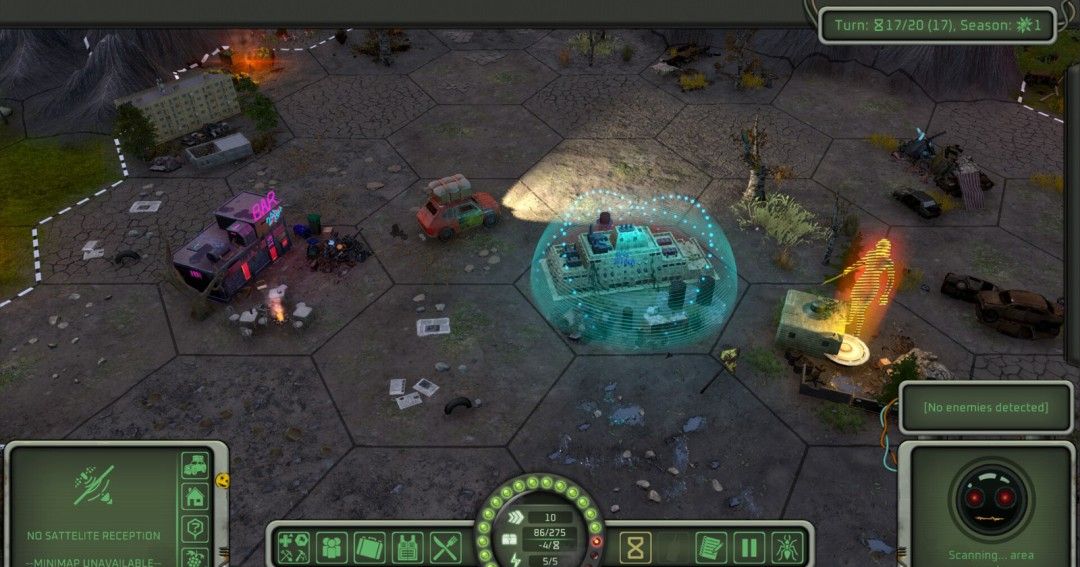
Task: Click the red-eyed robot scanner face
Action: pos(988,499)
